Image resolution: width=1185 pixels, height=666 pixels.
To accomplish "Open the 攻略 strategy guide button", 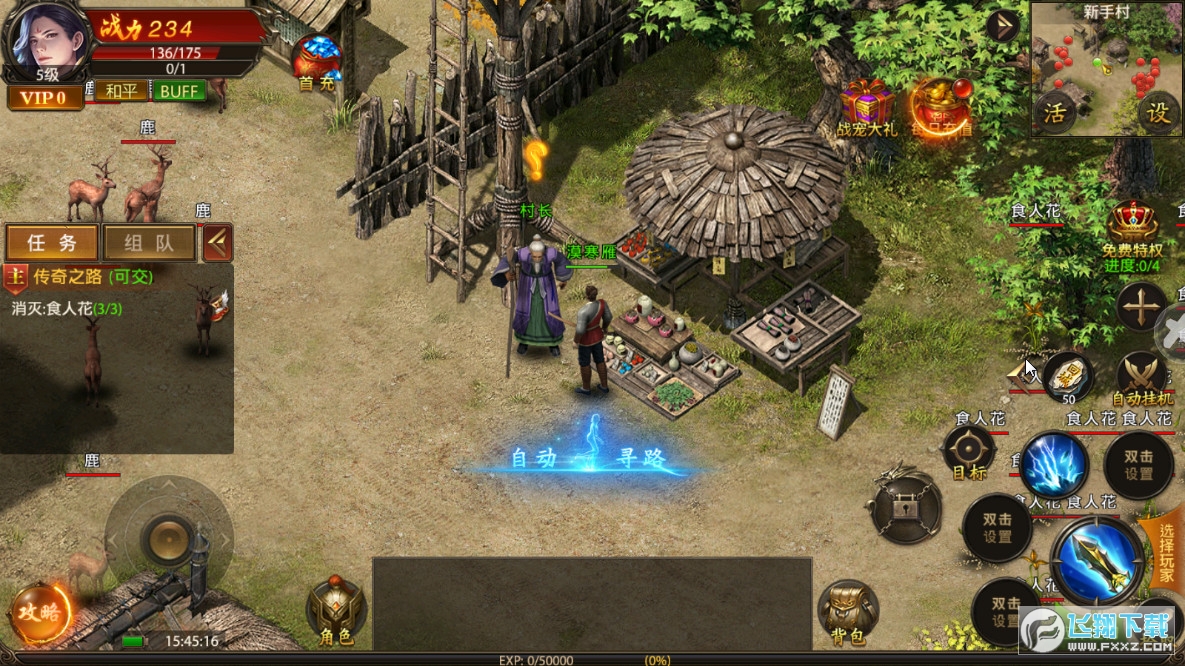I will click(41, 611).
